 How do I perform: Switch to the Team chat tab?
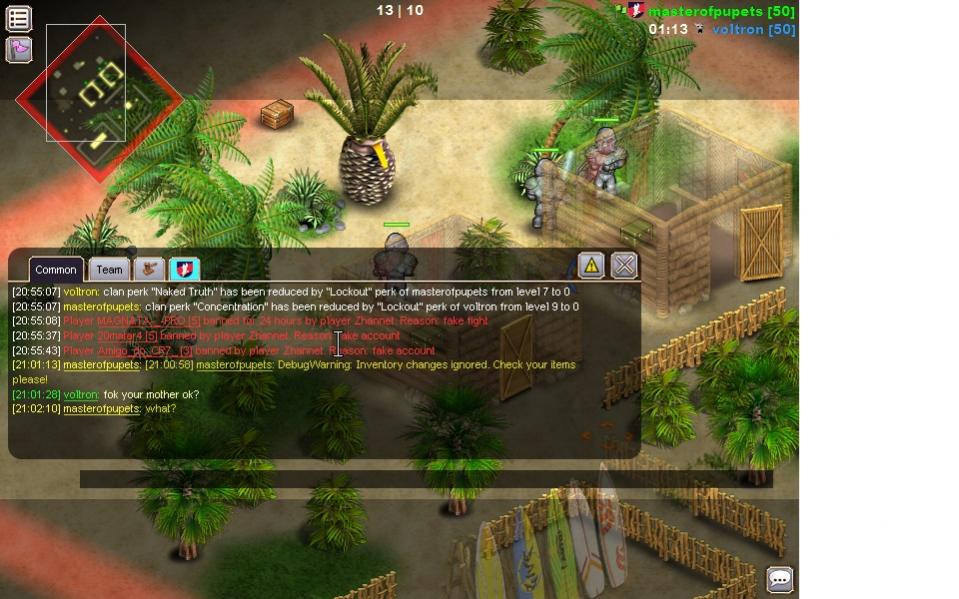(x=109, y=269)
